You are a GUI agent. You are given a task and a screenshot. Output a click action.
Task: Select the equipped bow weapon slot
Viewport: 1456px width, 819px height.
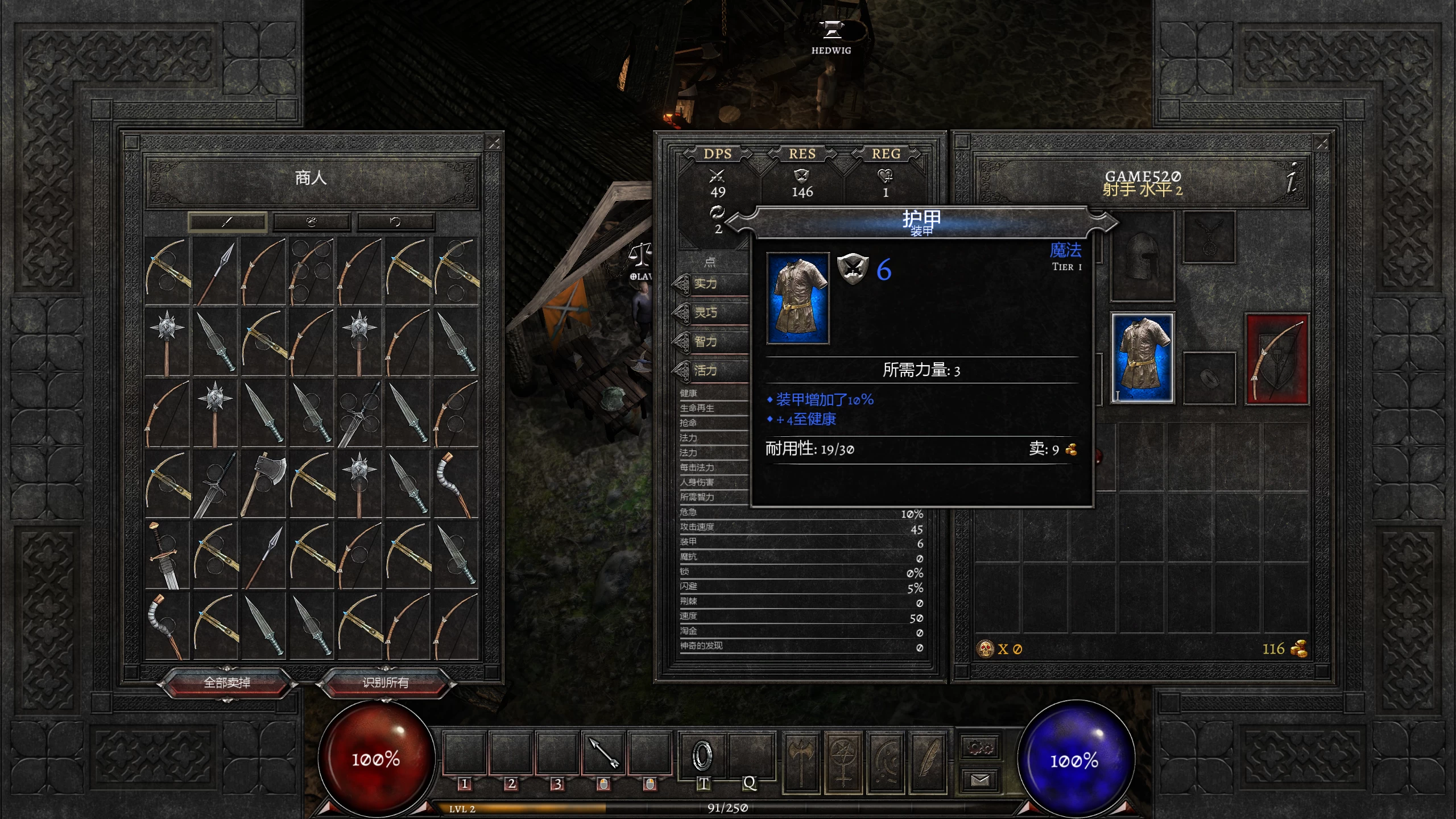point(1277,359)
